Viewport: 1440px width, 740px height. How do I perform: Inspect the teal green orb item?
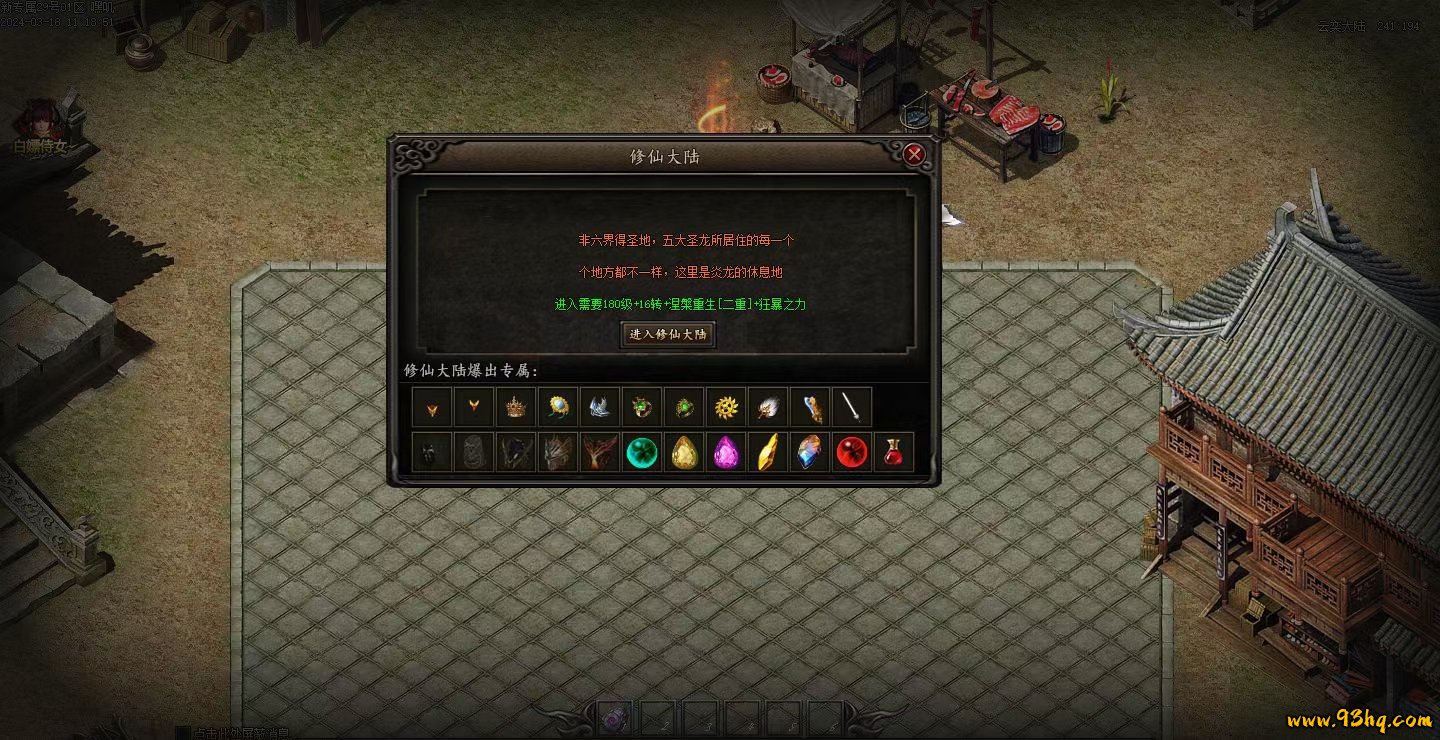pyautogui.click(x=642, y=452)
